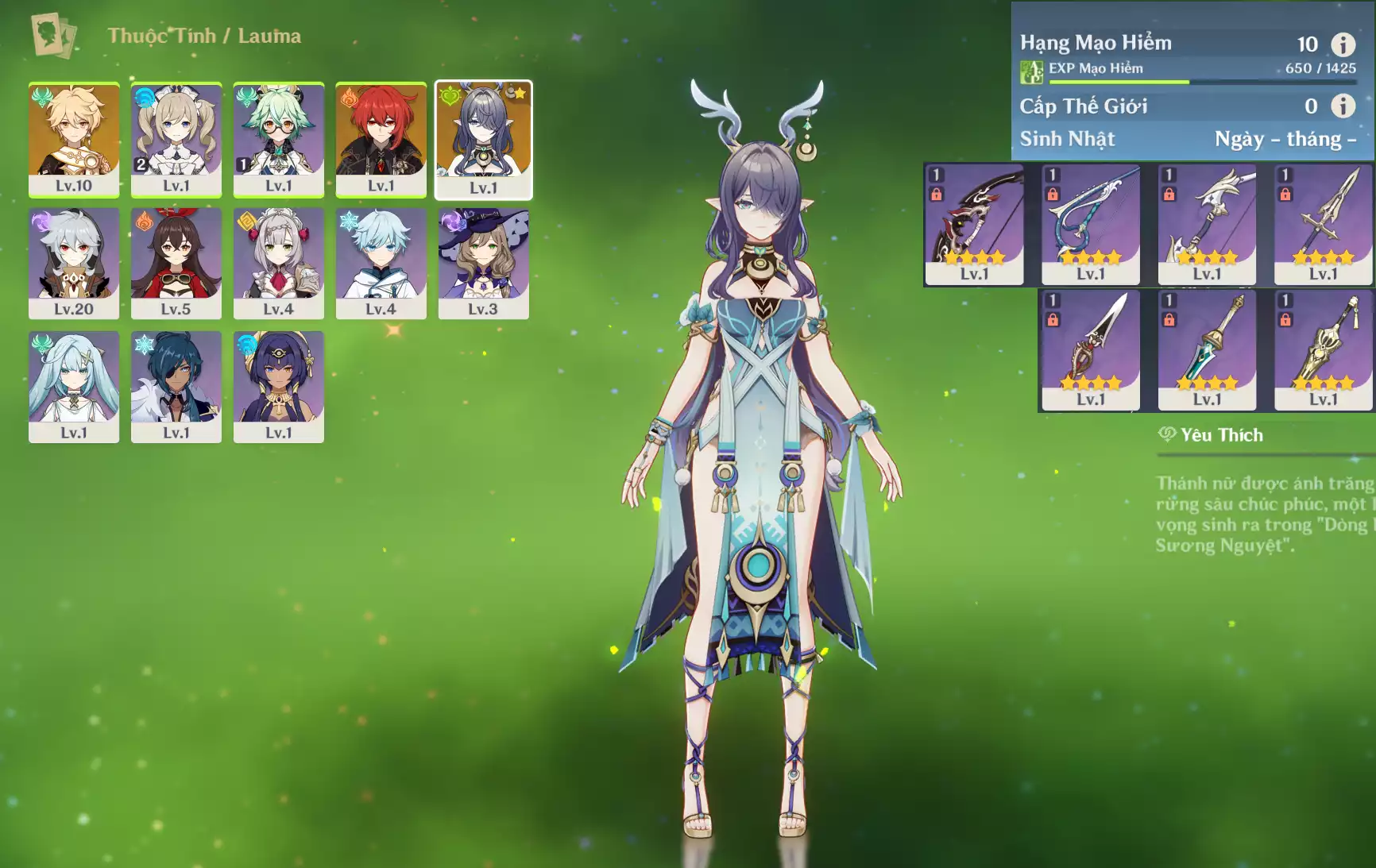Select the white halberd polearm
Image resolution: width=1376 pixels, height=868 pixels.
(1207, 224)
